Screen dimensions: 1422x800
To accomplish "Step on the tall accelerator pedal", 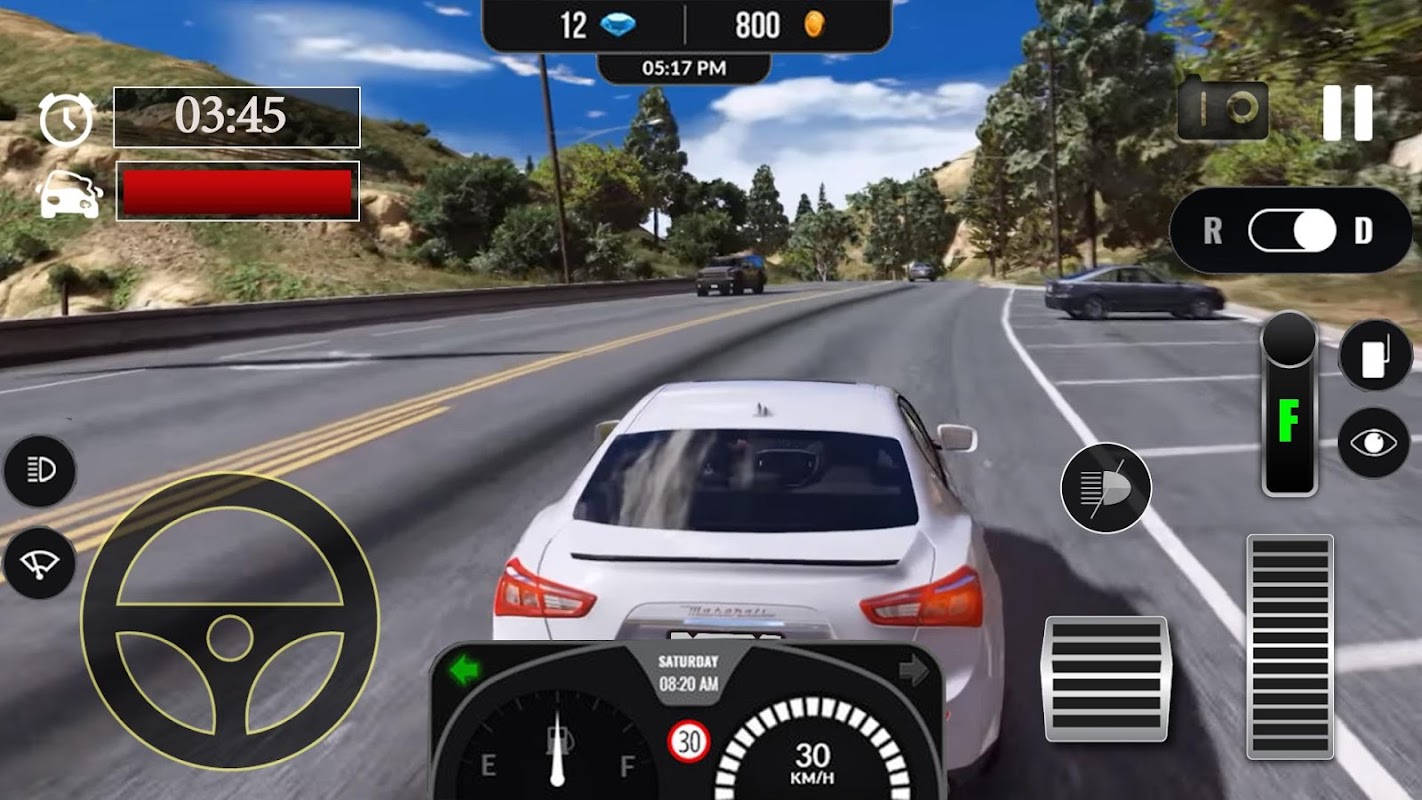I will [x=1289, y=646].
